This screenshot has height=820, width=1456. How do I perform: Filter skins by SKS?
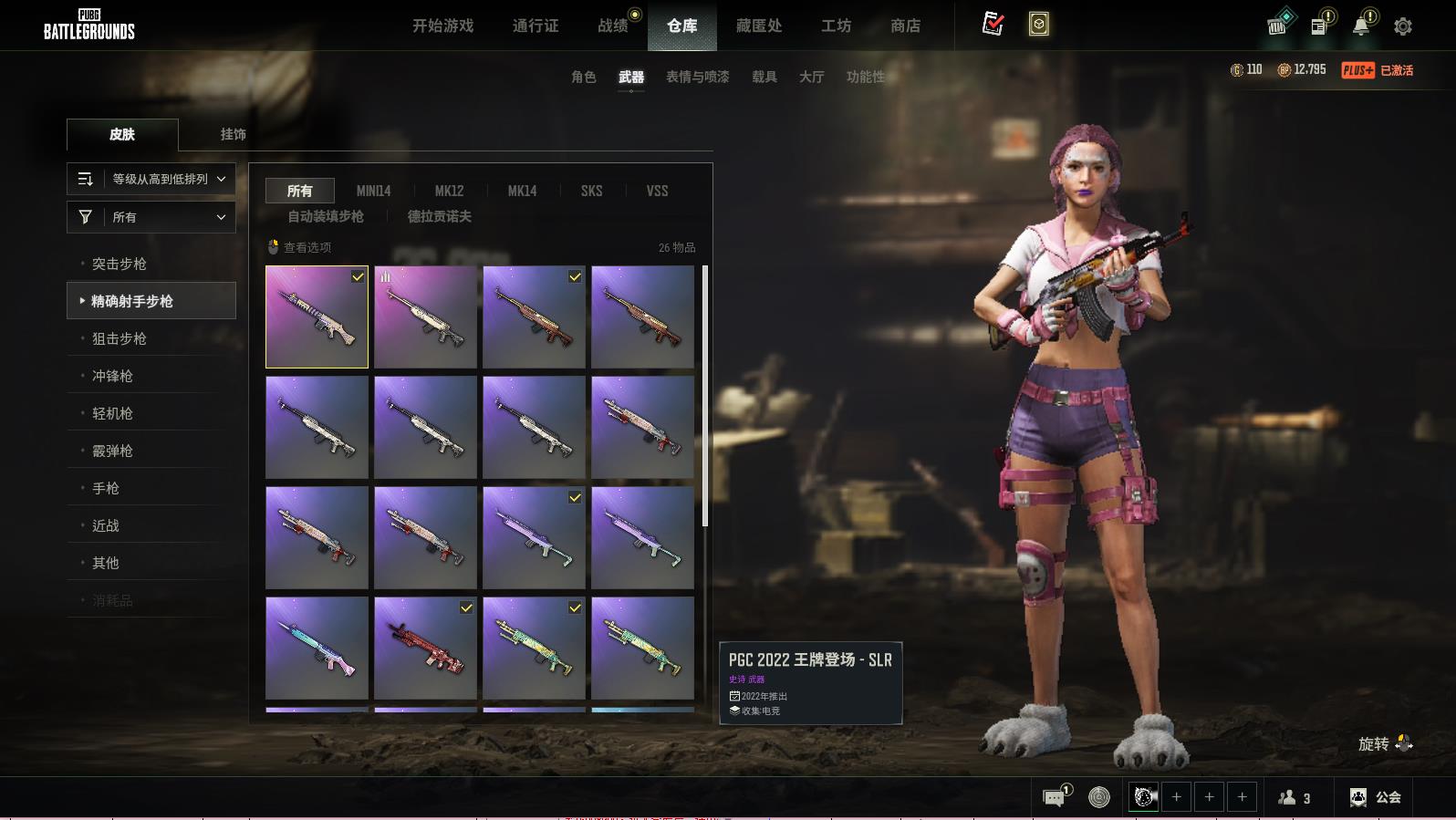(x=591, y=191)
